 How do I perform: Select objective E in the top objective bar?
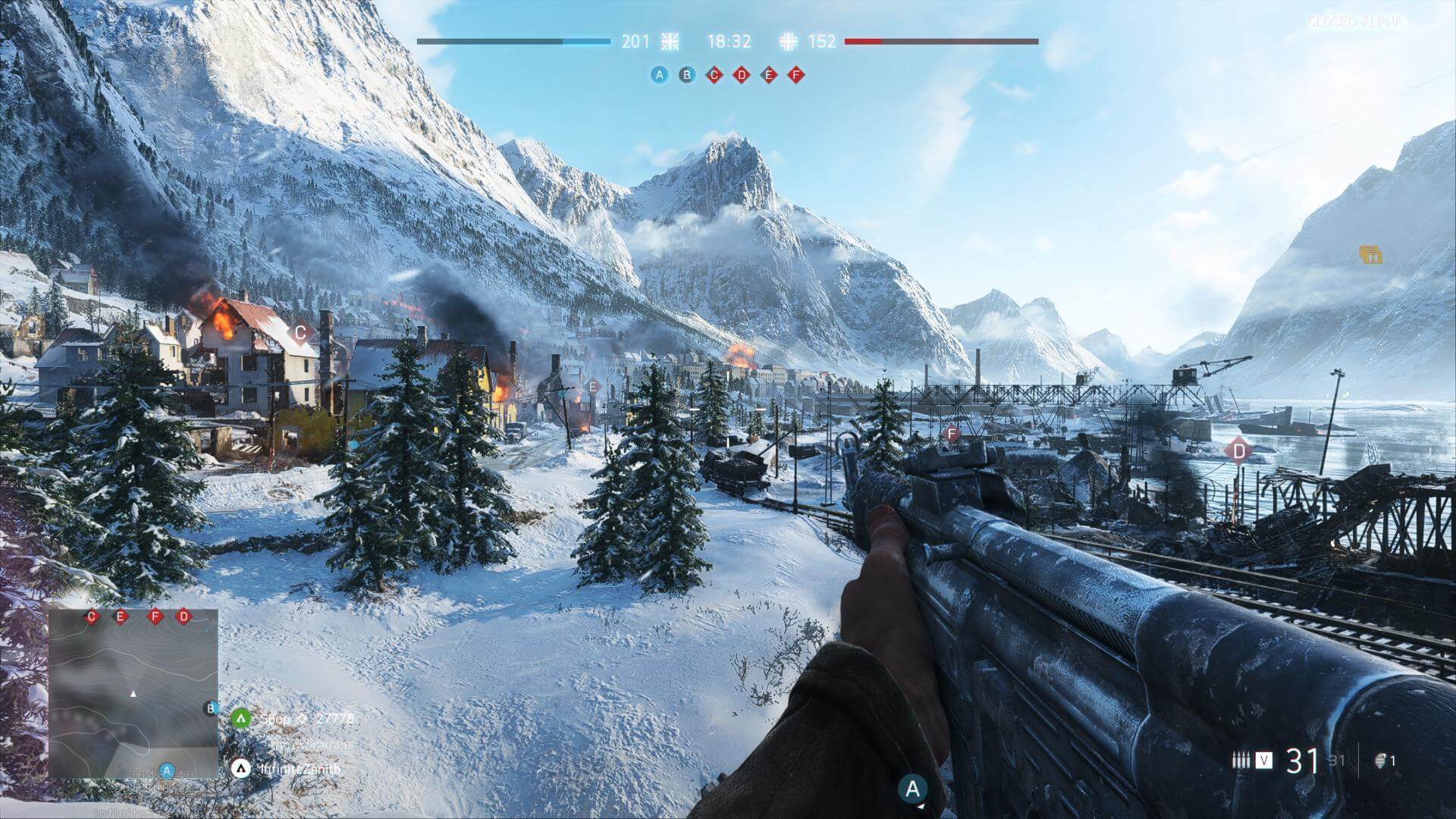[x=768, y=75]
